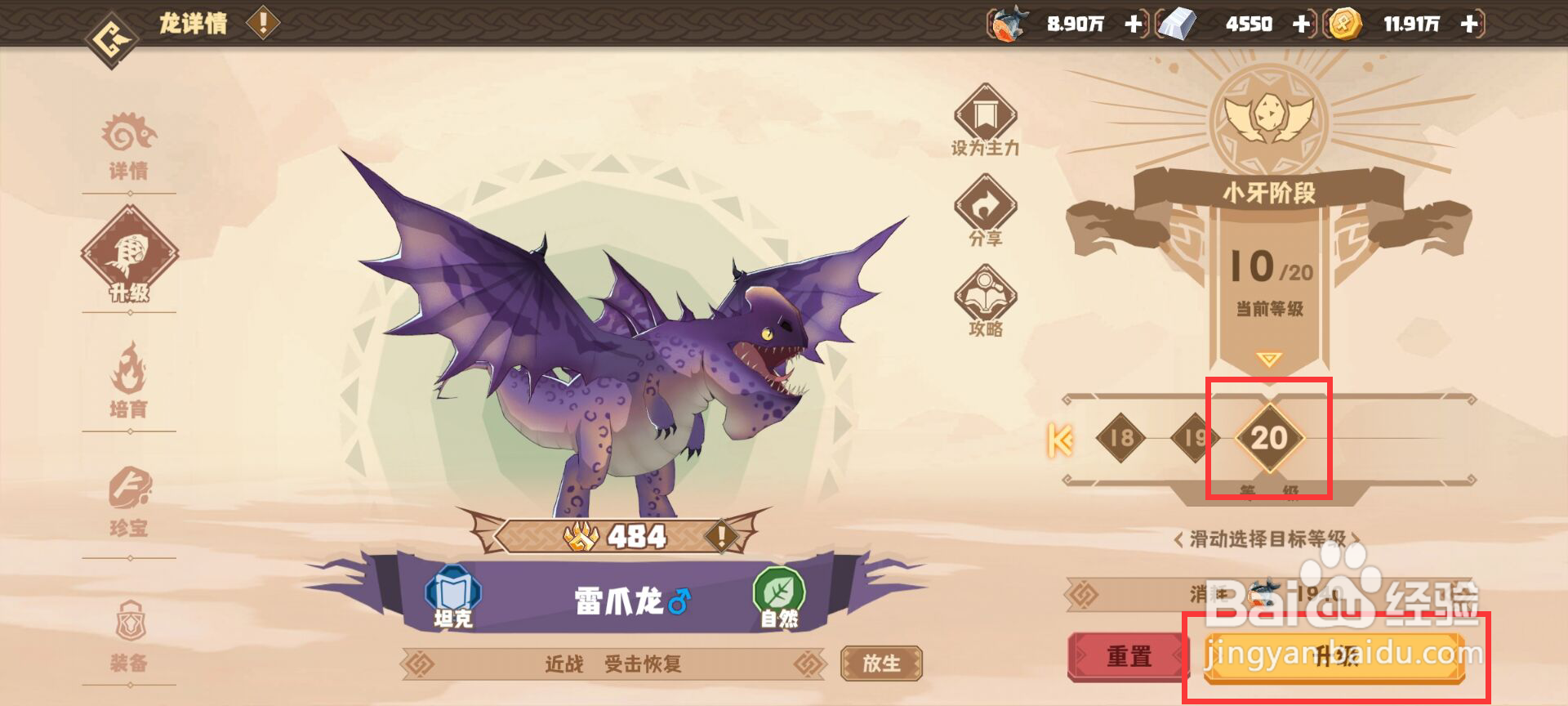Click the 分享 share icon

pos(984,211)
